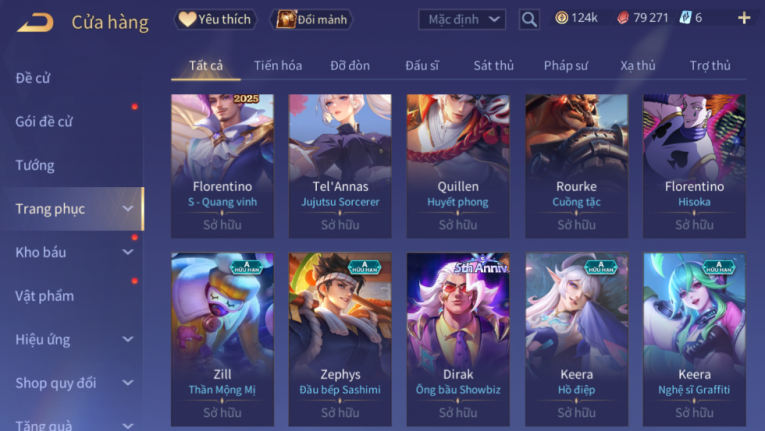Select Gói đề cử in sidebar
Viewport: 765px width, 431px height.
coord(44,121)
